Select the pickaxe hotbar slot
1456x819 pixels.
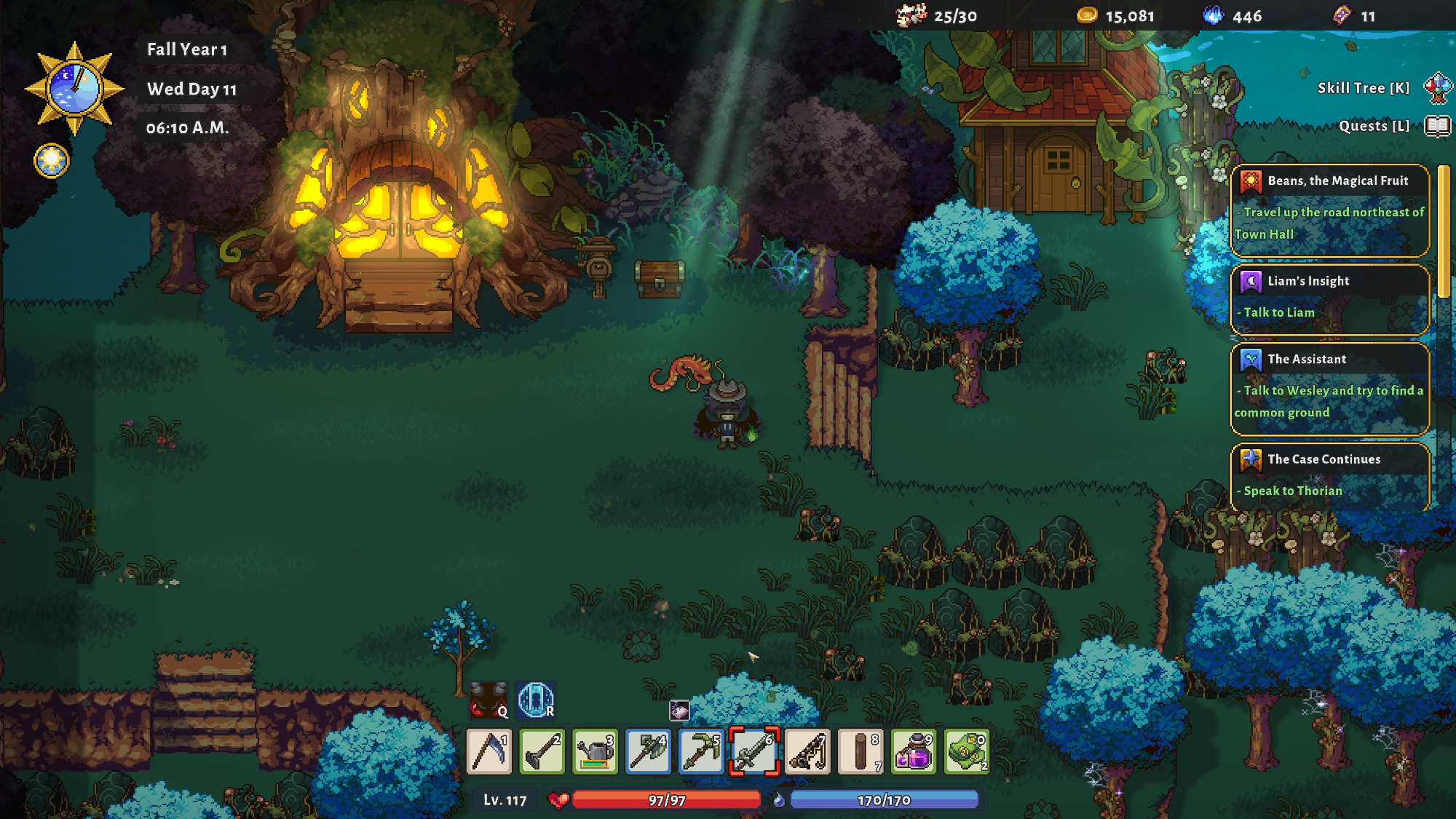click(x=701, y=751)
